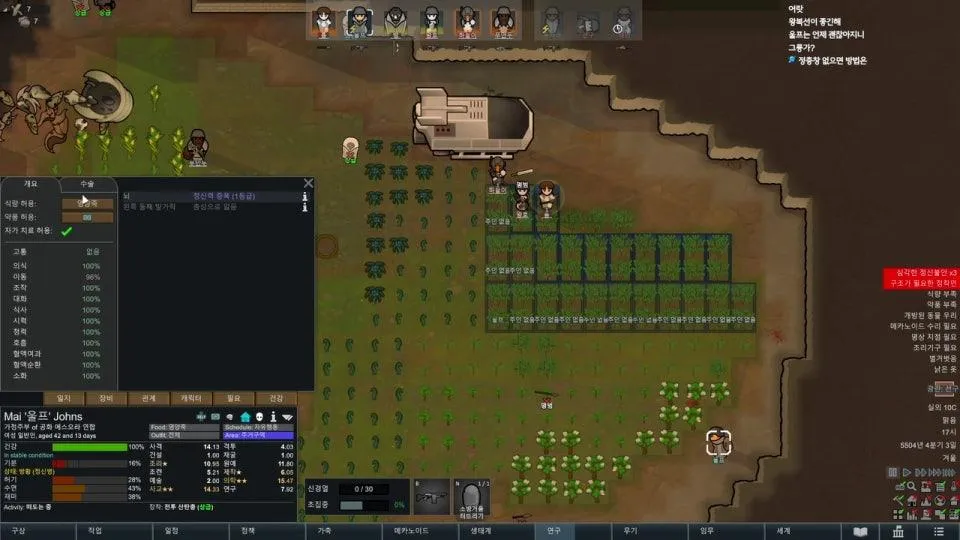Open the 필요 (needs) tab
Image resolution: width=960 pixels, height=540 pixels.
coord(234,398)
